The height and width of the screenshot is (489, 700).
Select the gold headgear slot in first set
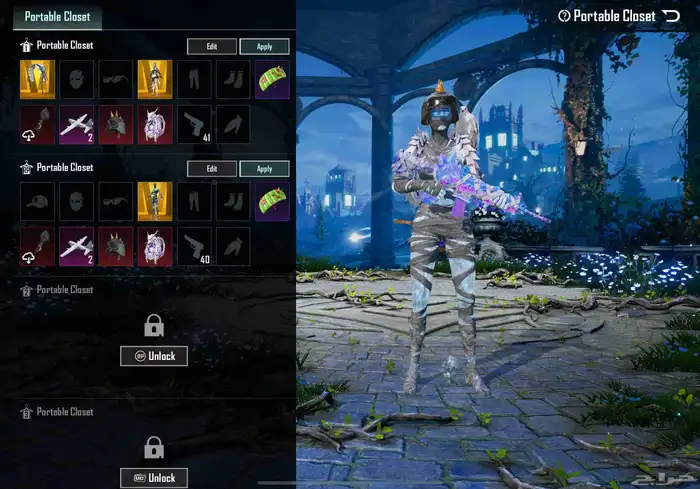click(x=38, y=80)
